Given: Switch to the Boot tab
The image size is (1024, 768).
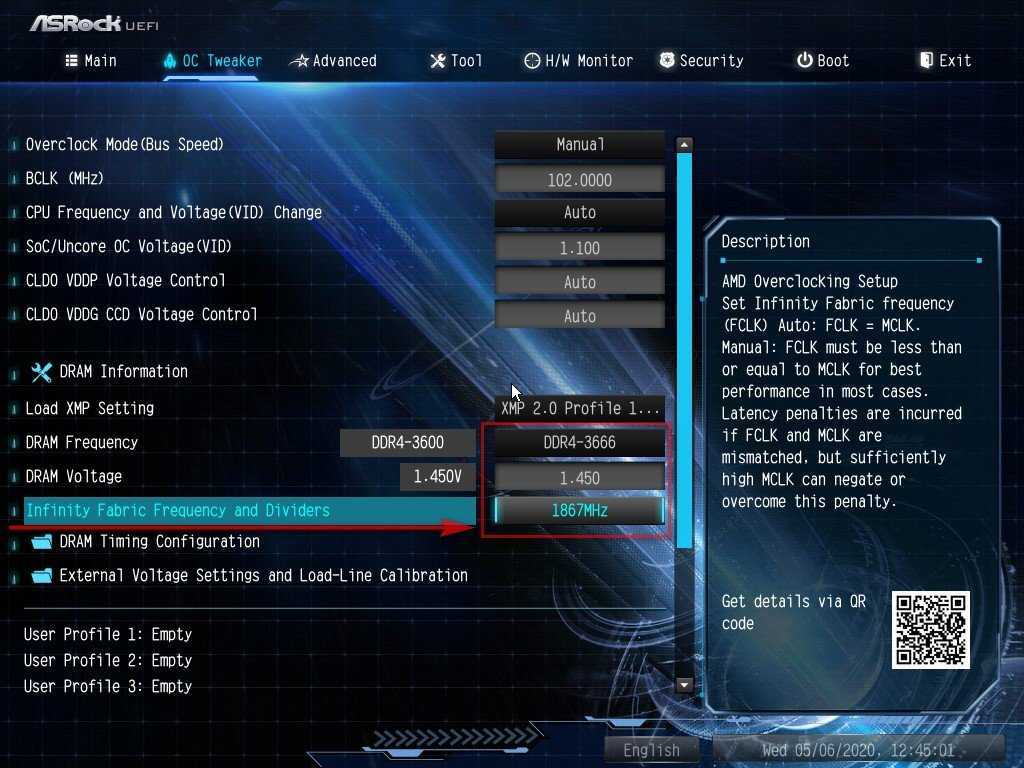Looking at the screenshot, I should [823, 61].
